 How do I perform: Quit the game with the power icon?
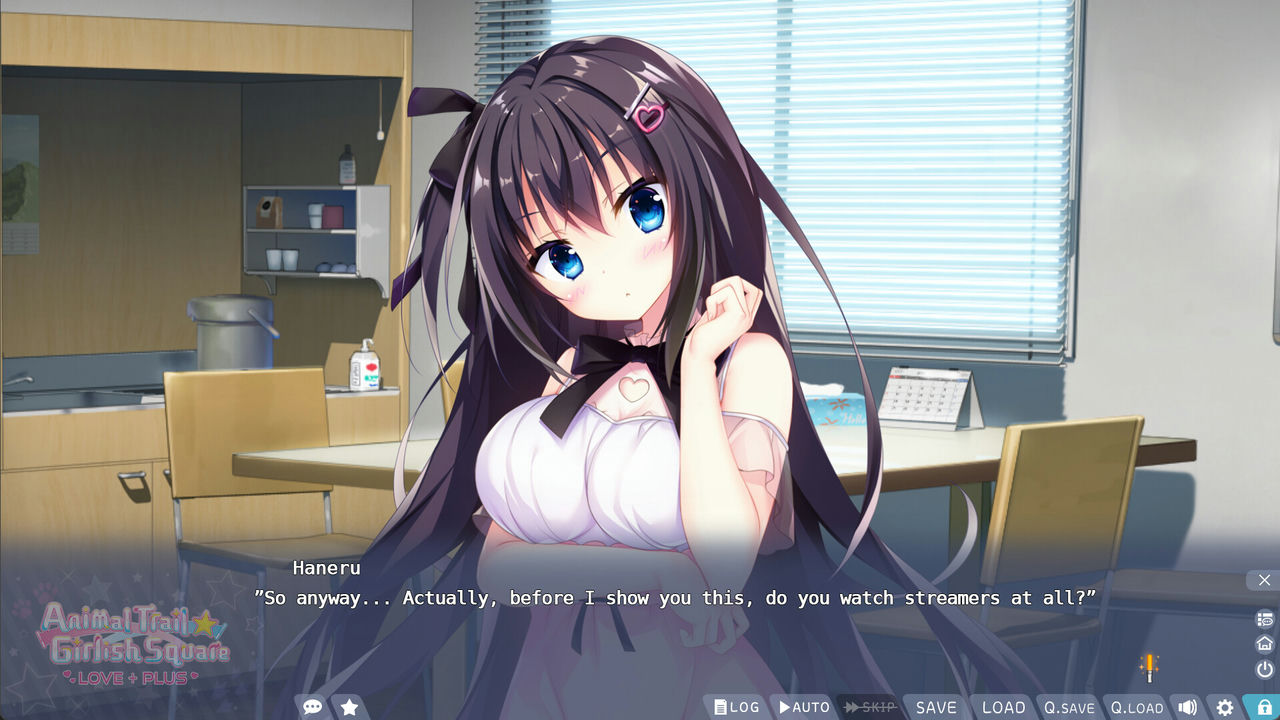[x=1263, y=668]
